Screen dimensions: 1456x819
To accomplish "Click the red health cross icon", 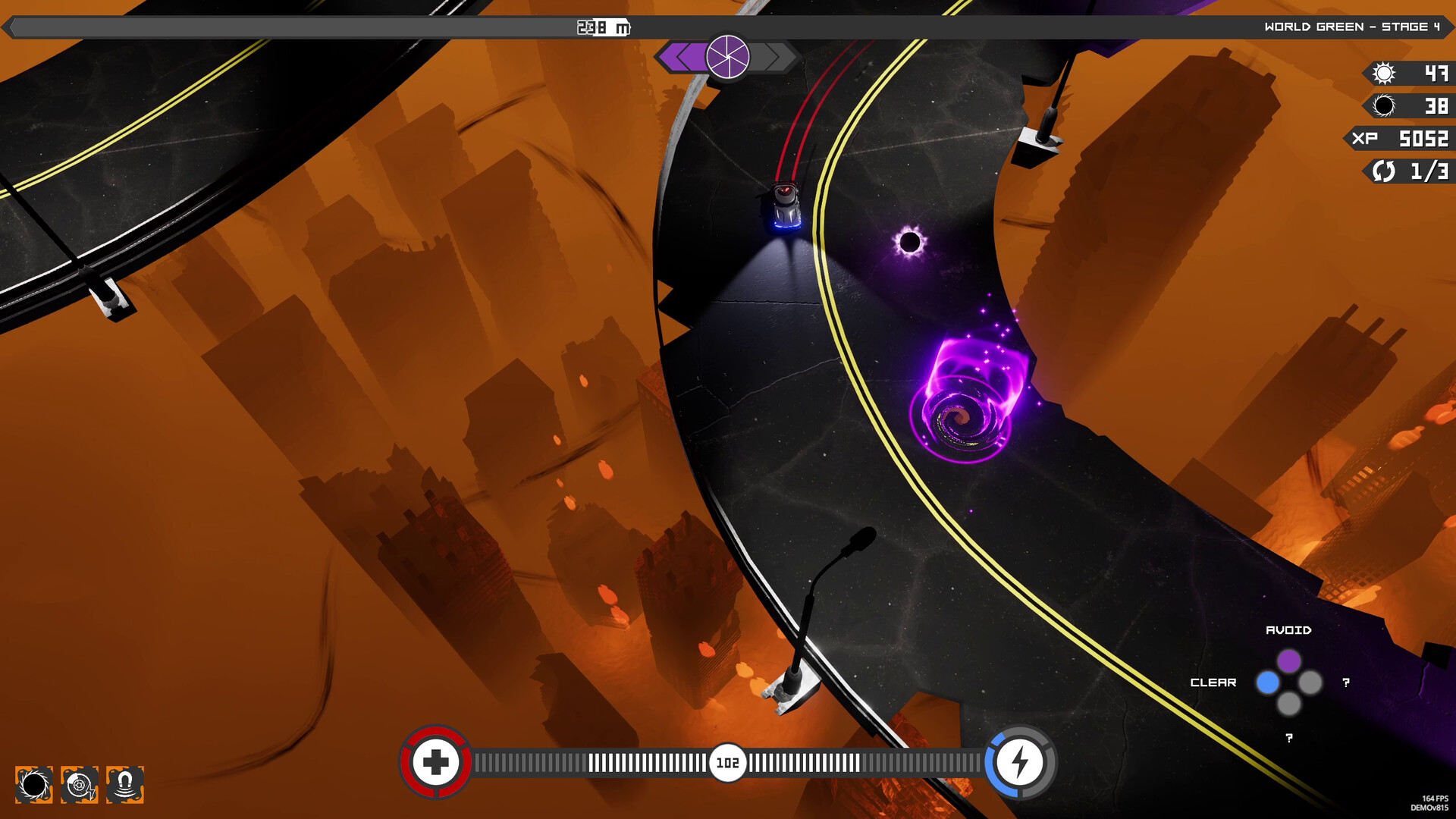I will (435, 762).
